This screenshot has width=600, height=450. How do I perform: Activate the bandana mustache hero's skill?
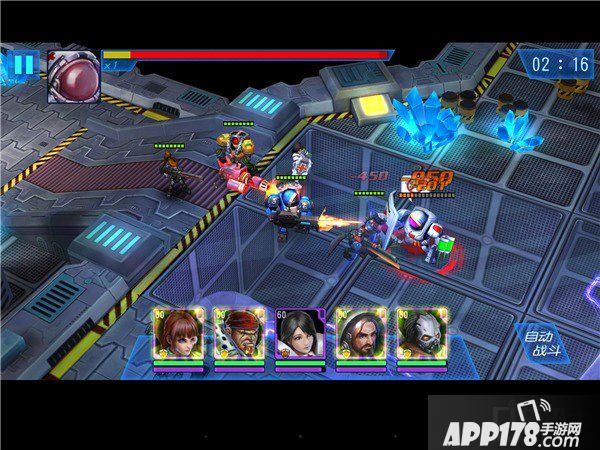pyautogui.click(x=238, y=334)
